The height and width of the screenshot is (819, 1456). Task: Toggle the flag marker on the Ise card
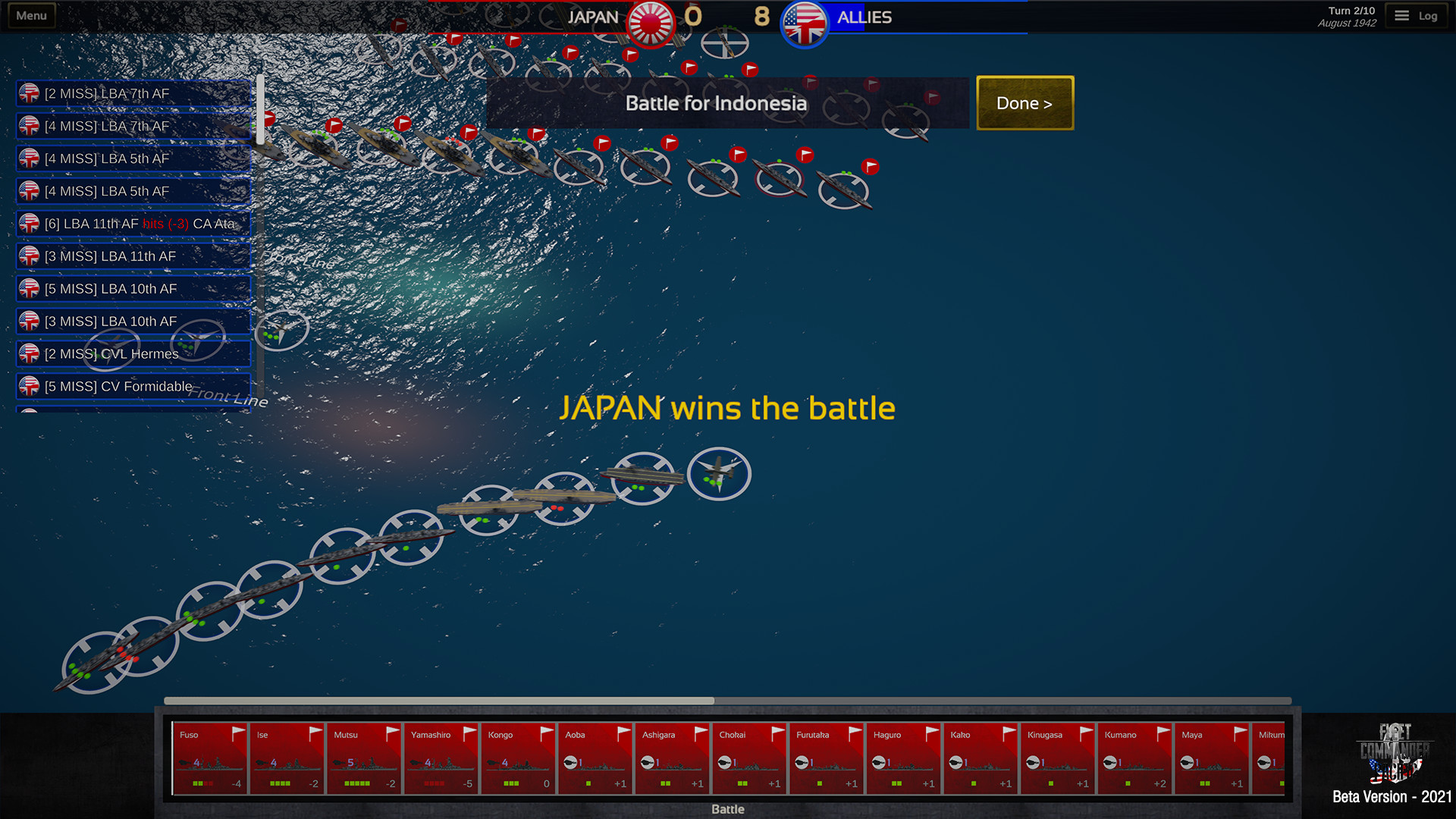[314, 733]
